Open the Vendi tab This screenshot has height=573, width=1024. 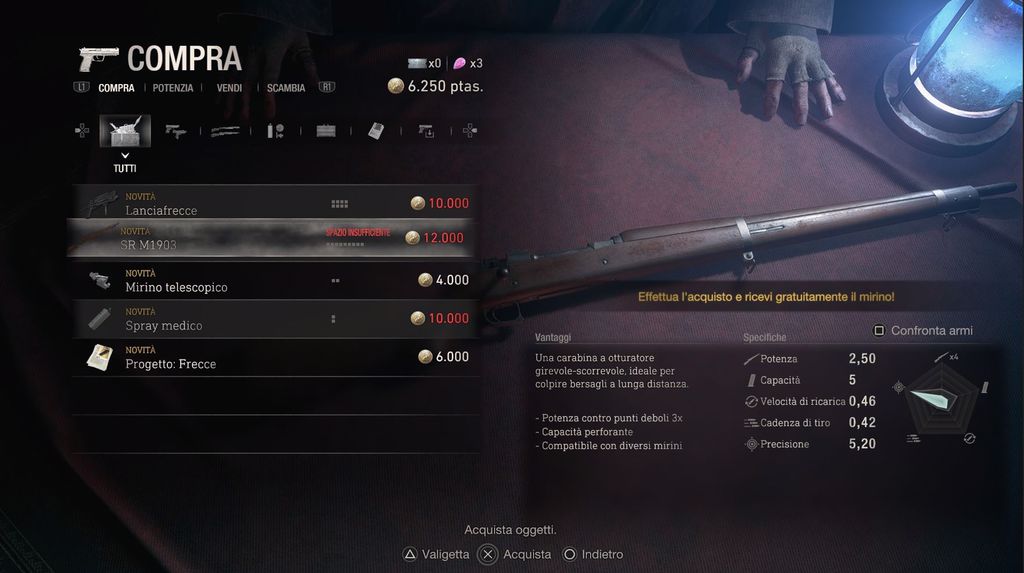coord(229,88)
